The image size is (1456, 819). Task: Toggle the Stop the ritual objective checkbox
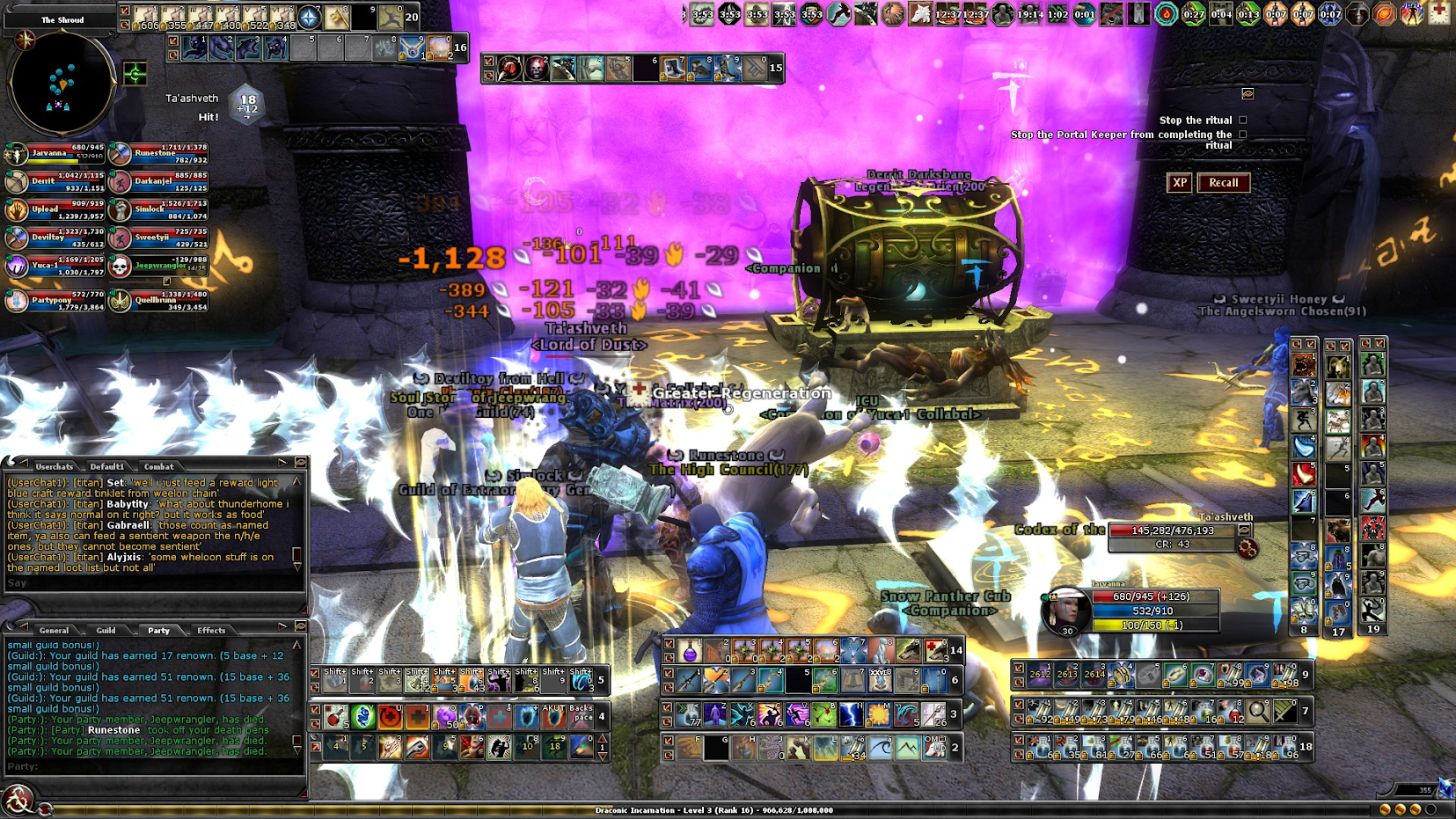pyautogui.click(x=1243, y=120)
